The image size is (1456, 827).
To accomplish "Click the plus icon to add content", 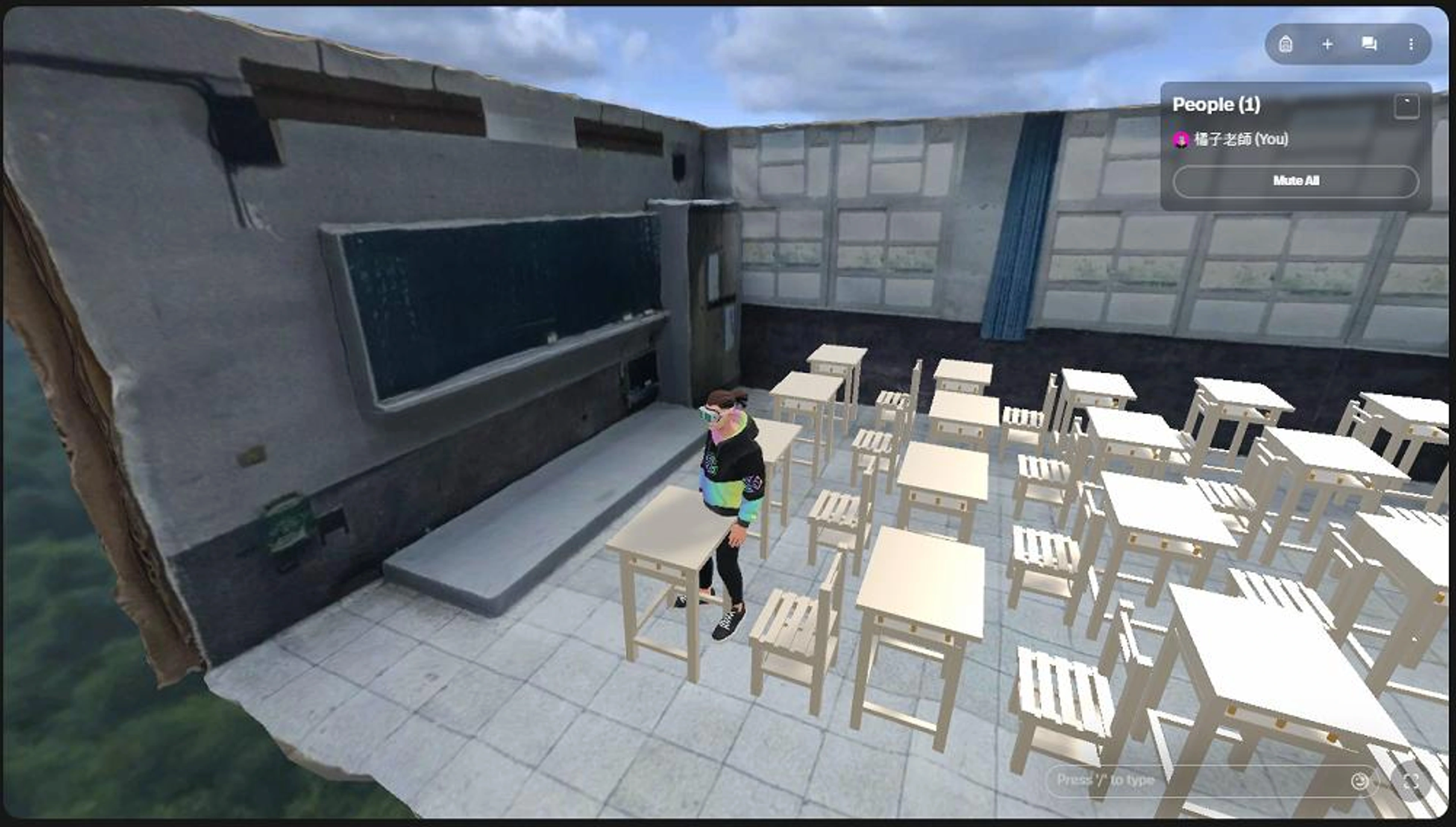I will click(x=1328, y=44).
